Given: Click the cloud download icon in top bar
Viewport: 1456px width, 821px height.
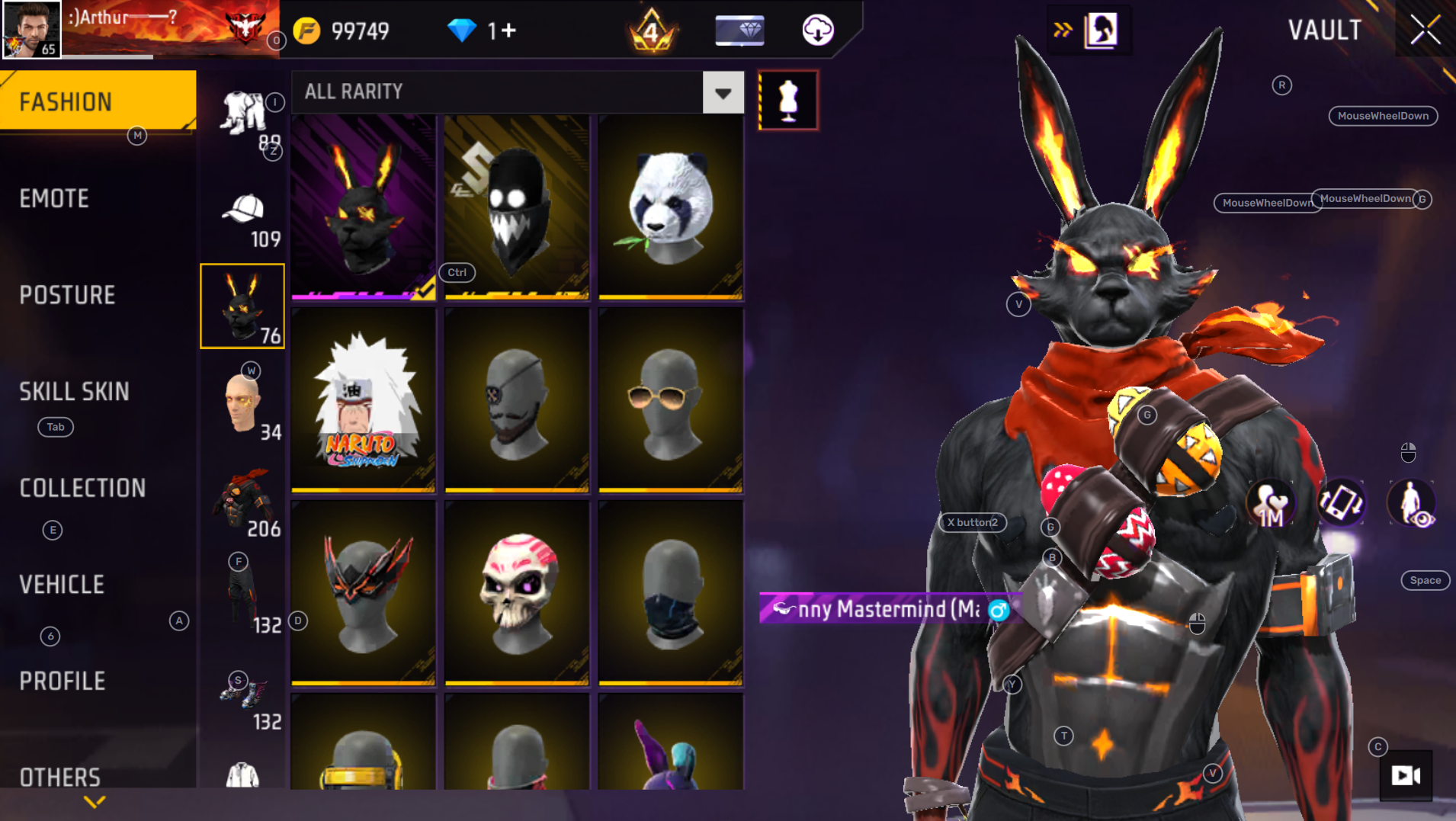Looking at the screenshot, I should click(817, 31).
